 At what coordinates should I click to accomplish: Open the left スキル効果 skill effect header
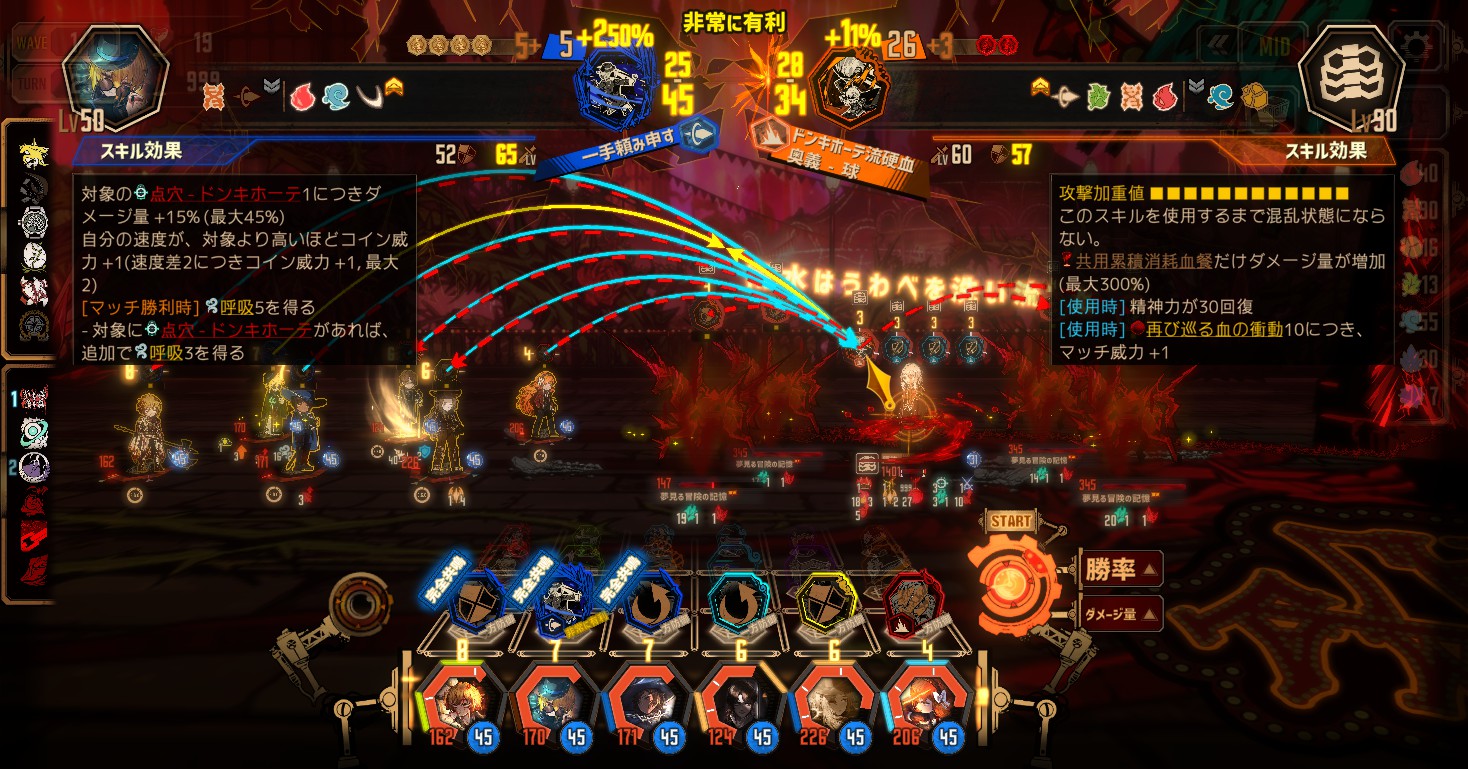(140, 152)
